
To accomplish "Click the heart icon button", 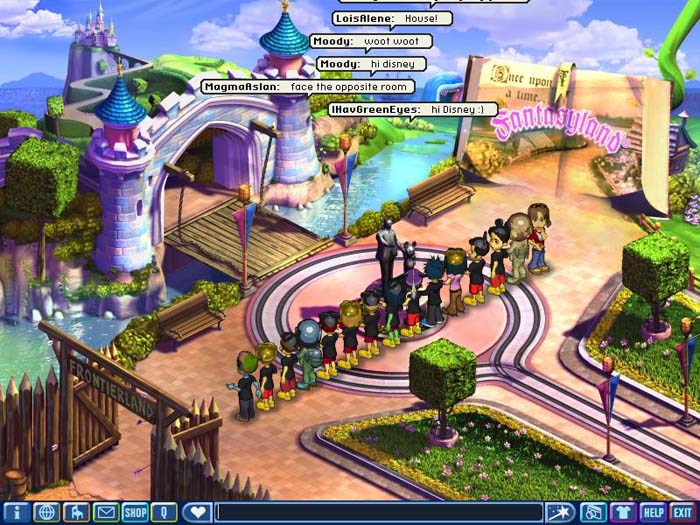I will click(x=197, y=513).
